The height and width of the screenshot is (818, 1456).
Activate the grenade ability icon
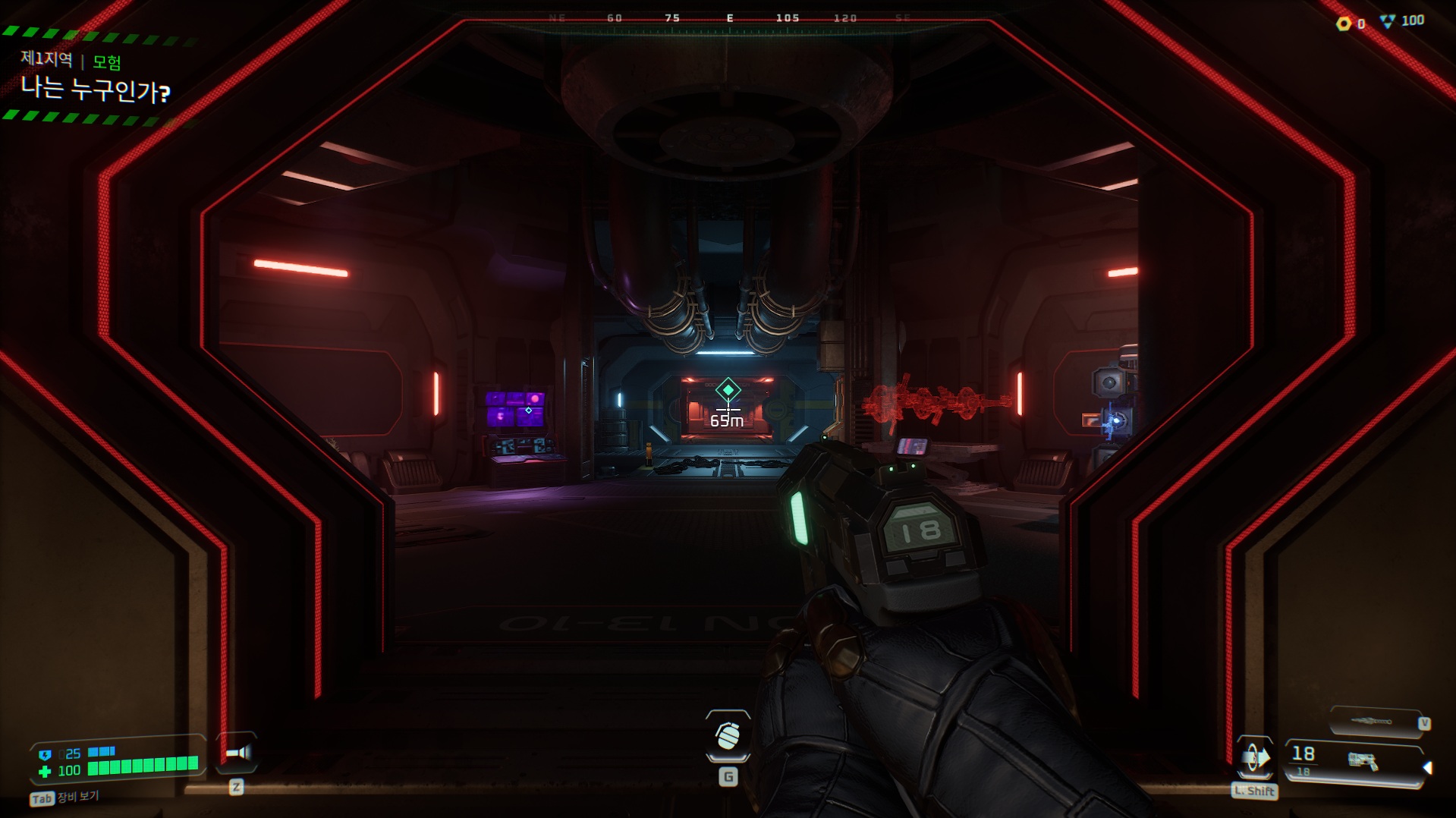[x=728, y=735]
